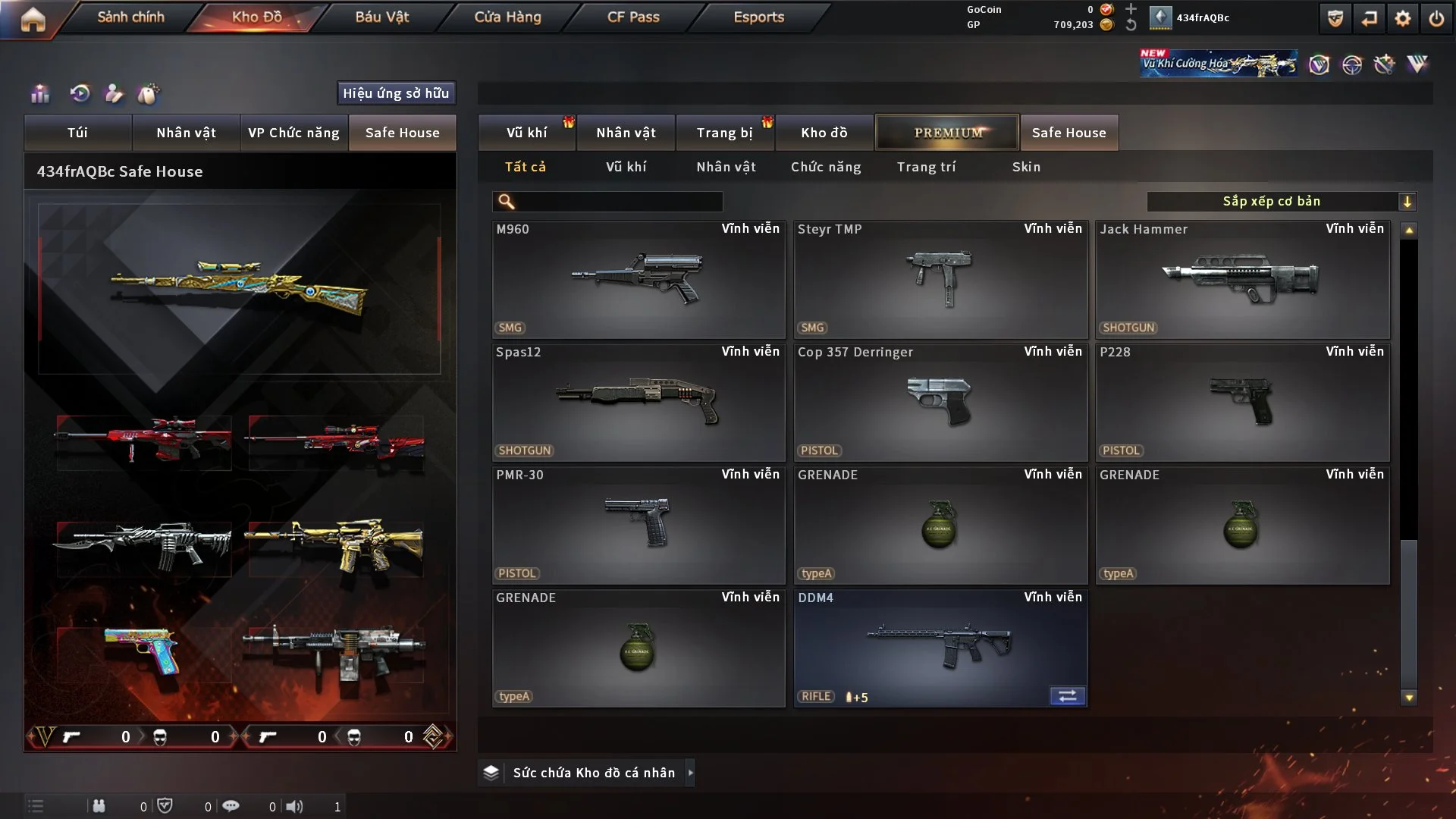Screen dimensions: 1456x819
Task: Switch to the Vũ khí main tab
Action: (x=526, y=133)
